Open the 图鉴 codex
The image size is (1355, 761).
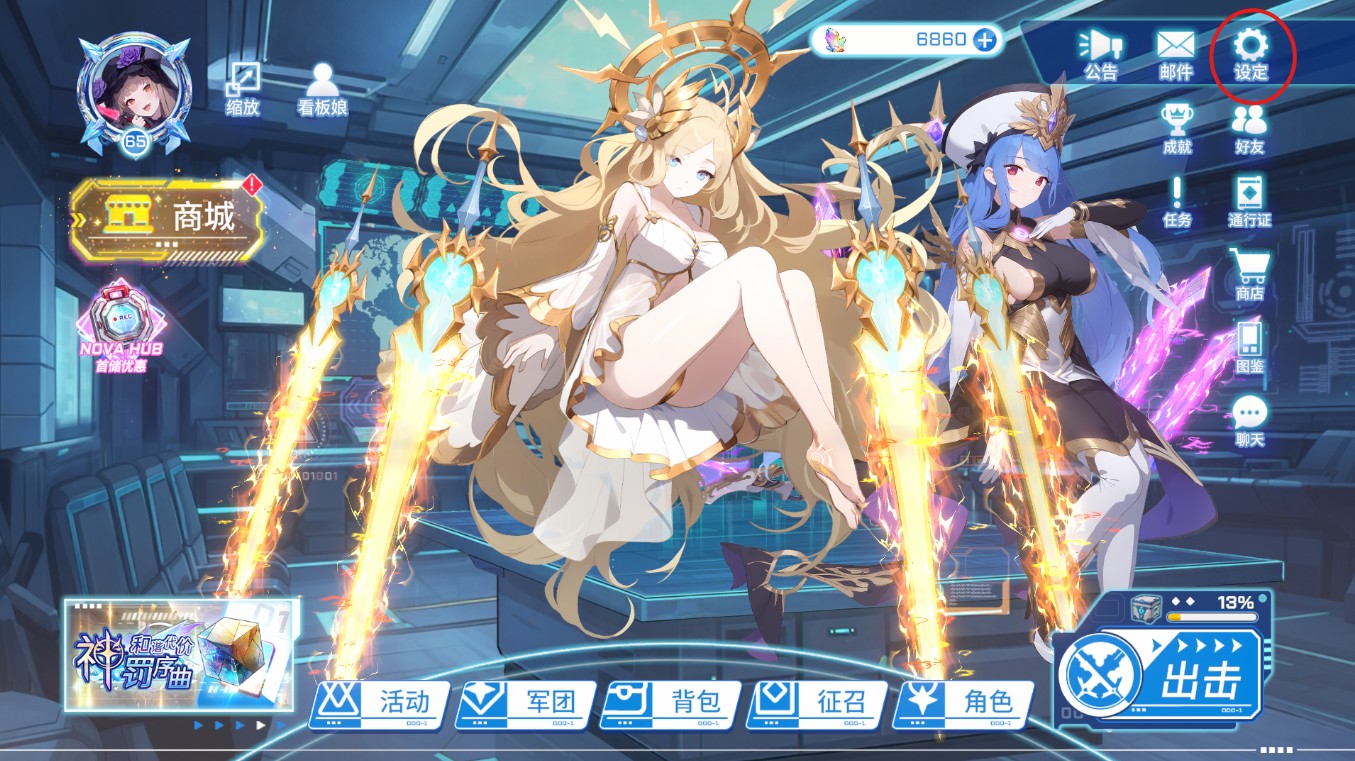pos(1249,347)
